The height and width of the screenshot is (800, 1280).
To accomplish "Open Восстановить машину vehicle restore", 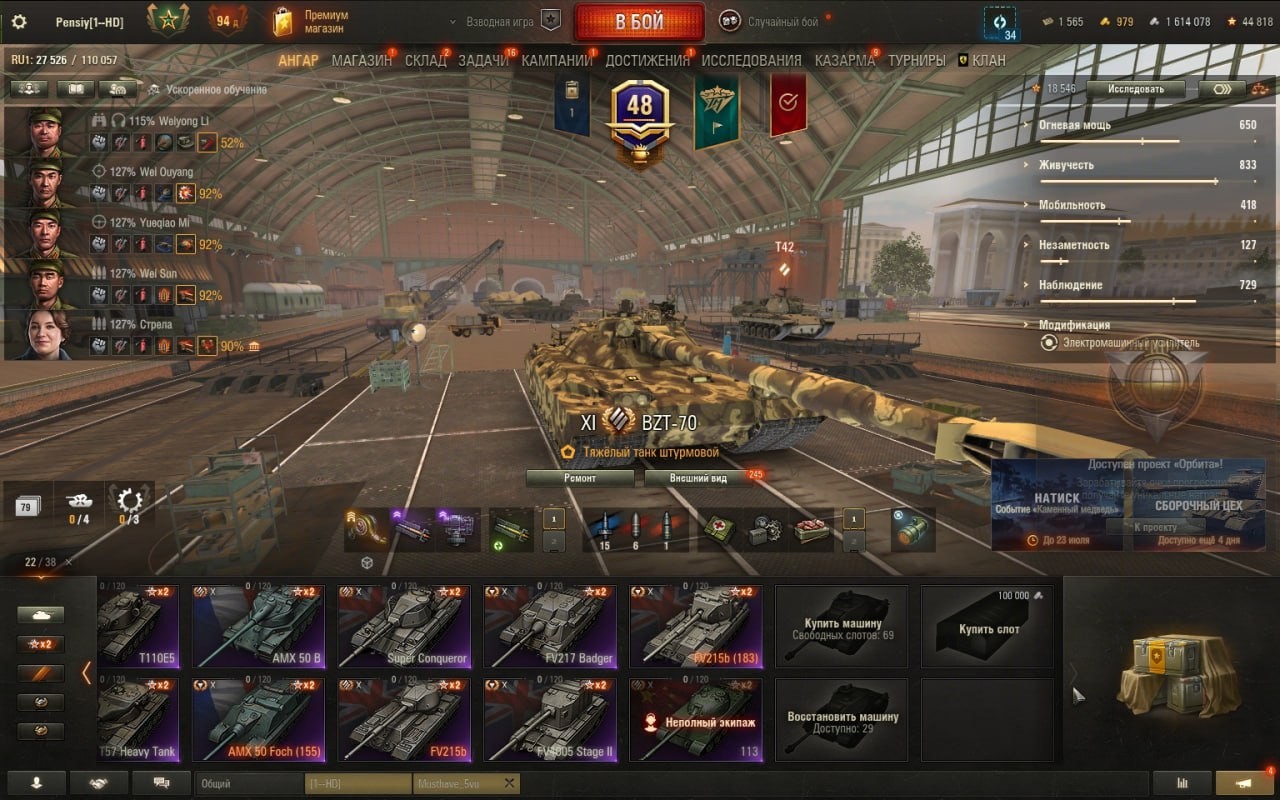I will click(x=842, y=721).
